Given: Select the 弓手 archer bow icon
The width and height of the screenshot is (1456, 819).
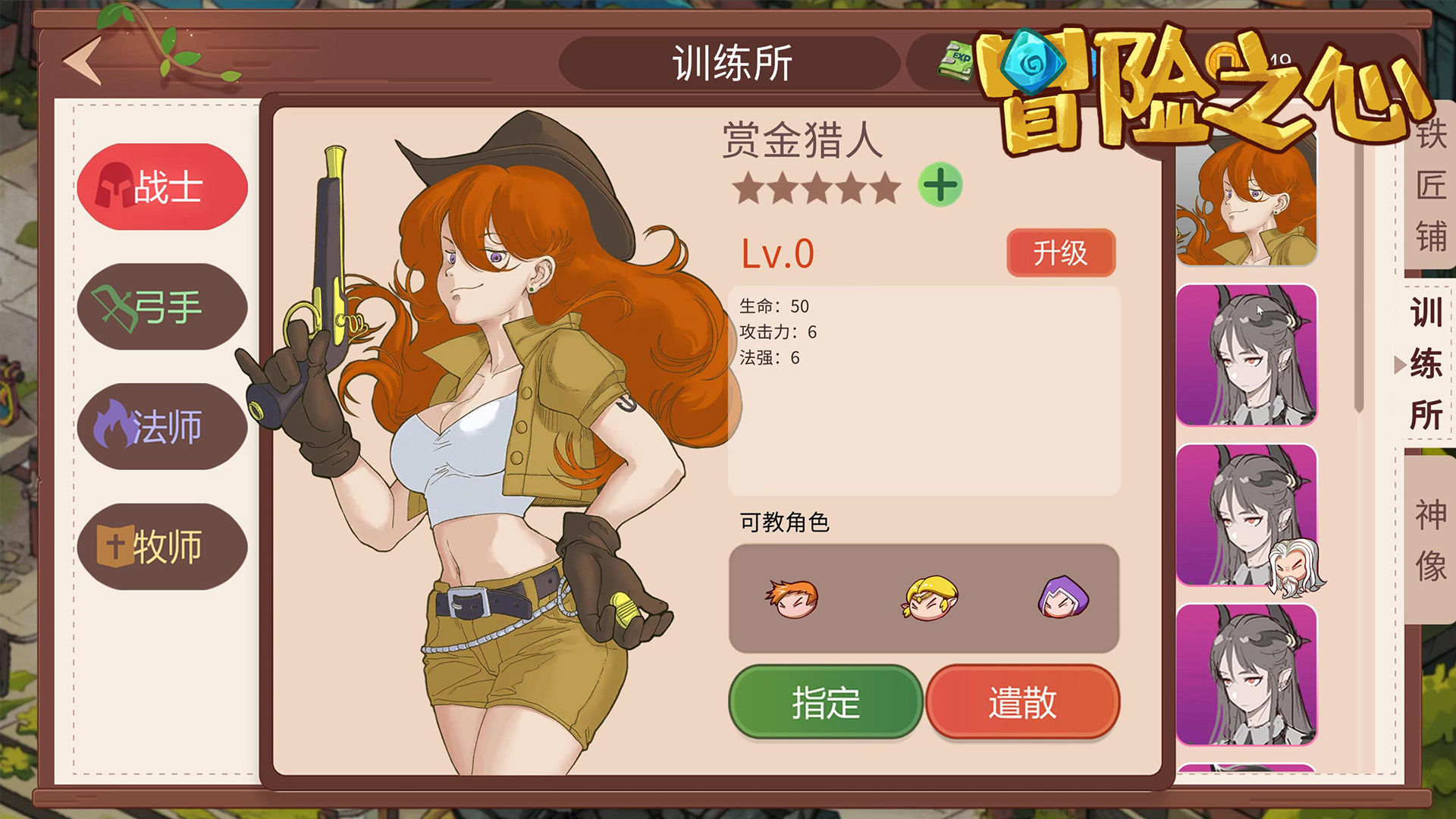Looking at the screenshot, I should [115, 306].
